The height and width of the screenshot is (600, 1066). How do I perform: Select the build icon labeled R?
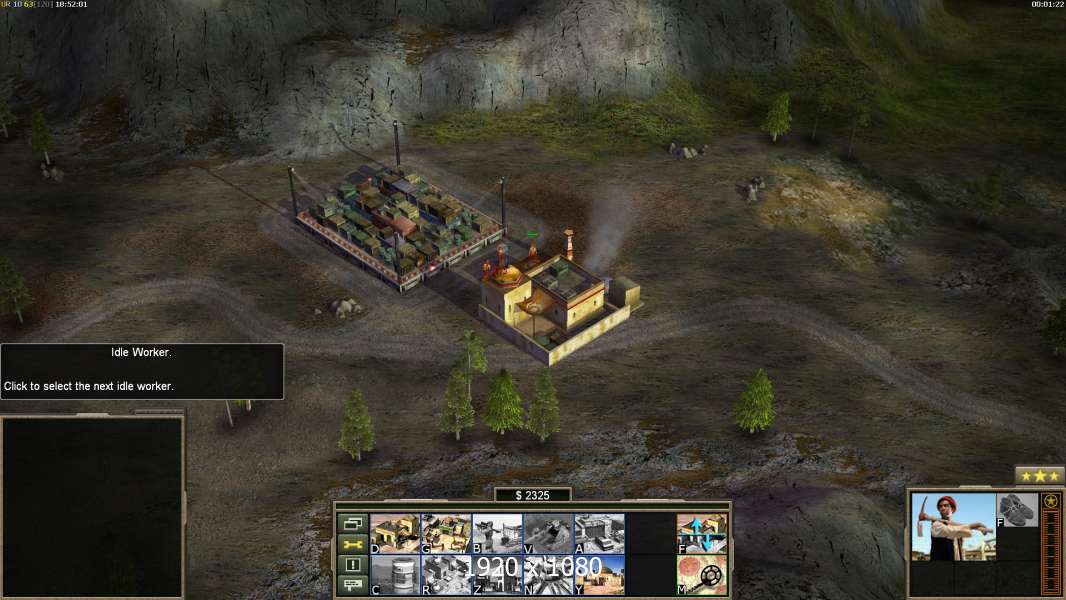coord(446,575)
